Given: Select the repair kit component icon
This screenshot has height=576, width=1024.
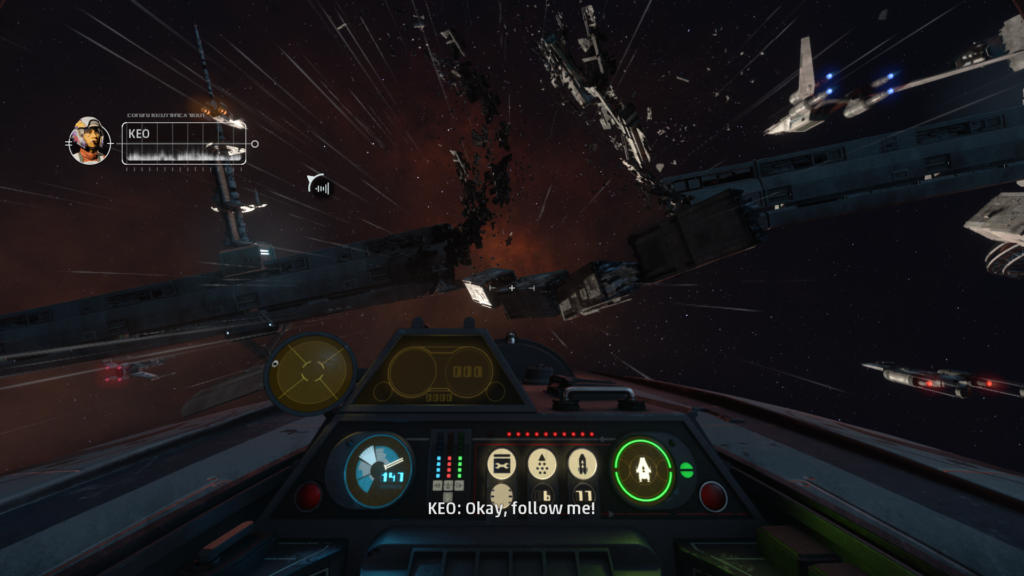Looking at the screenshot, I should pos(500,463).
